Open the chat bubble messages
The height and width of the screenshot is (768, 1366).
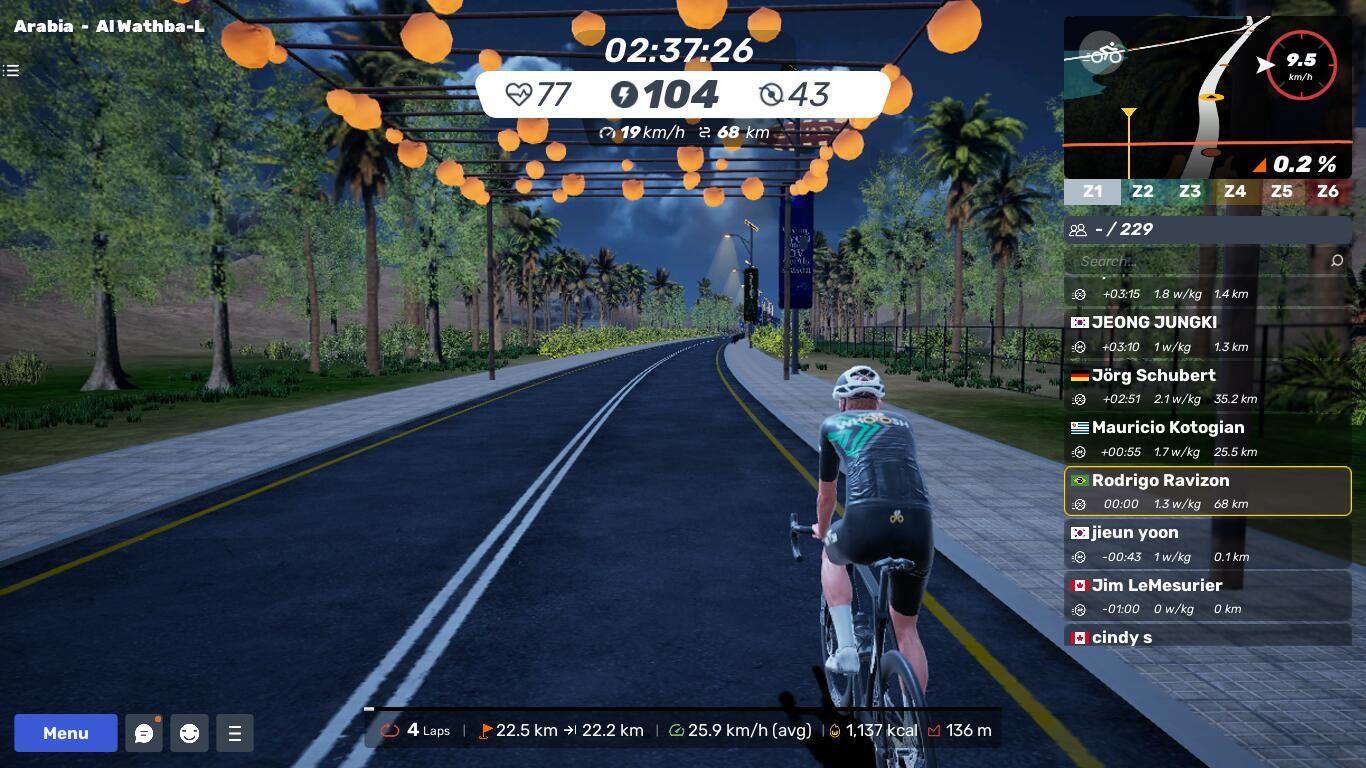[x=144, y=733]
